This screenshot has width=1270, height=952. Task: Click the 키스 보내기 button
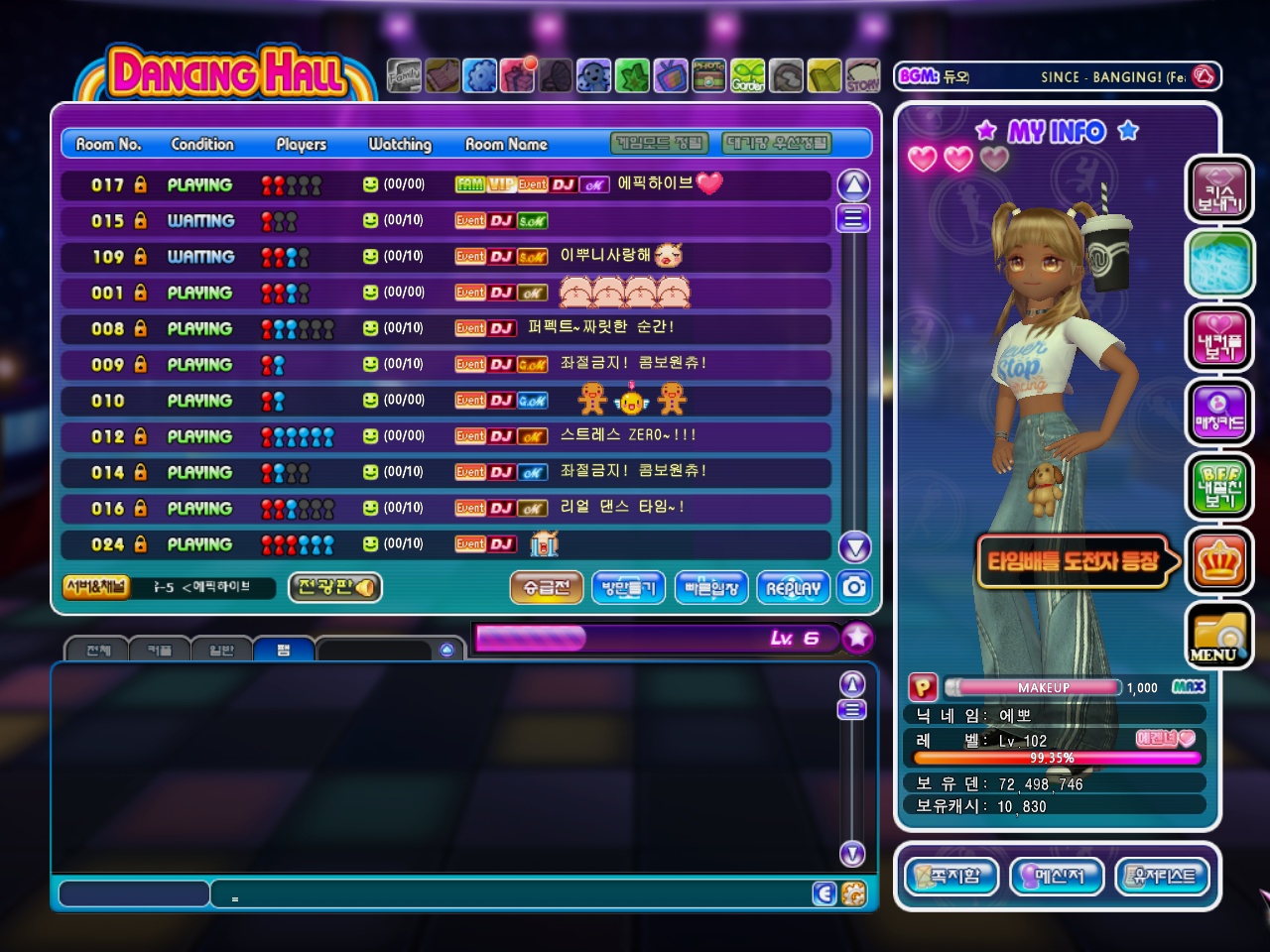pyautogui.click(x=1219, y=190)
